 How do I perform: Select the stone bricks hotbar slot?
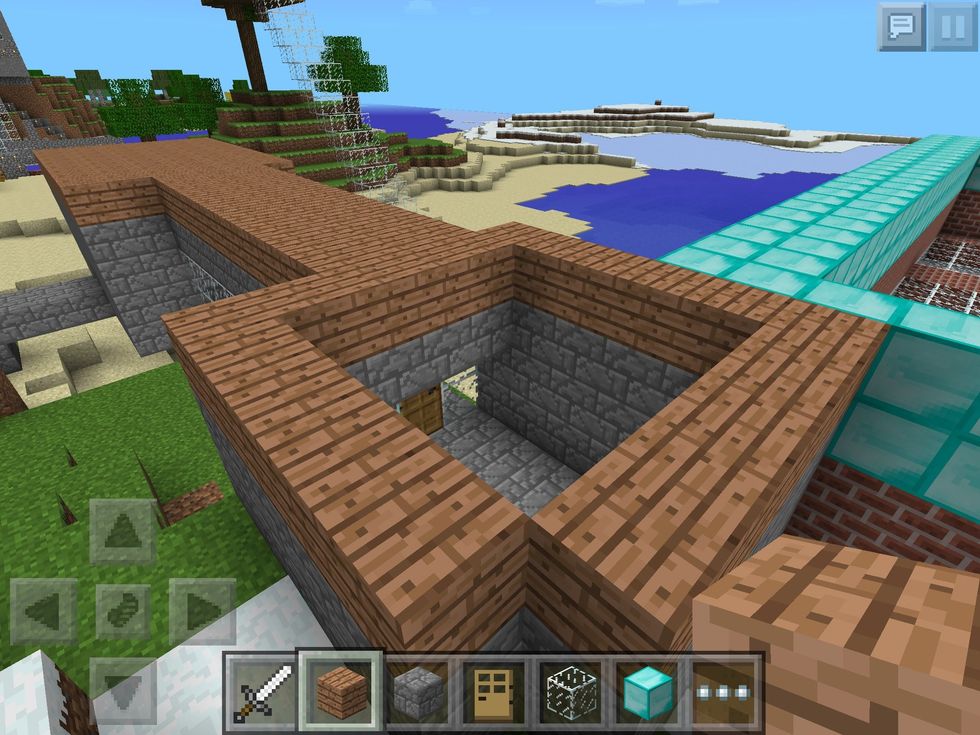tap(417, 692)
